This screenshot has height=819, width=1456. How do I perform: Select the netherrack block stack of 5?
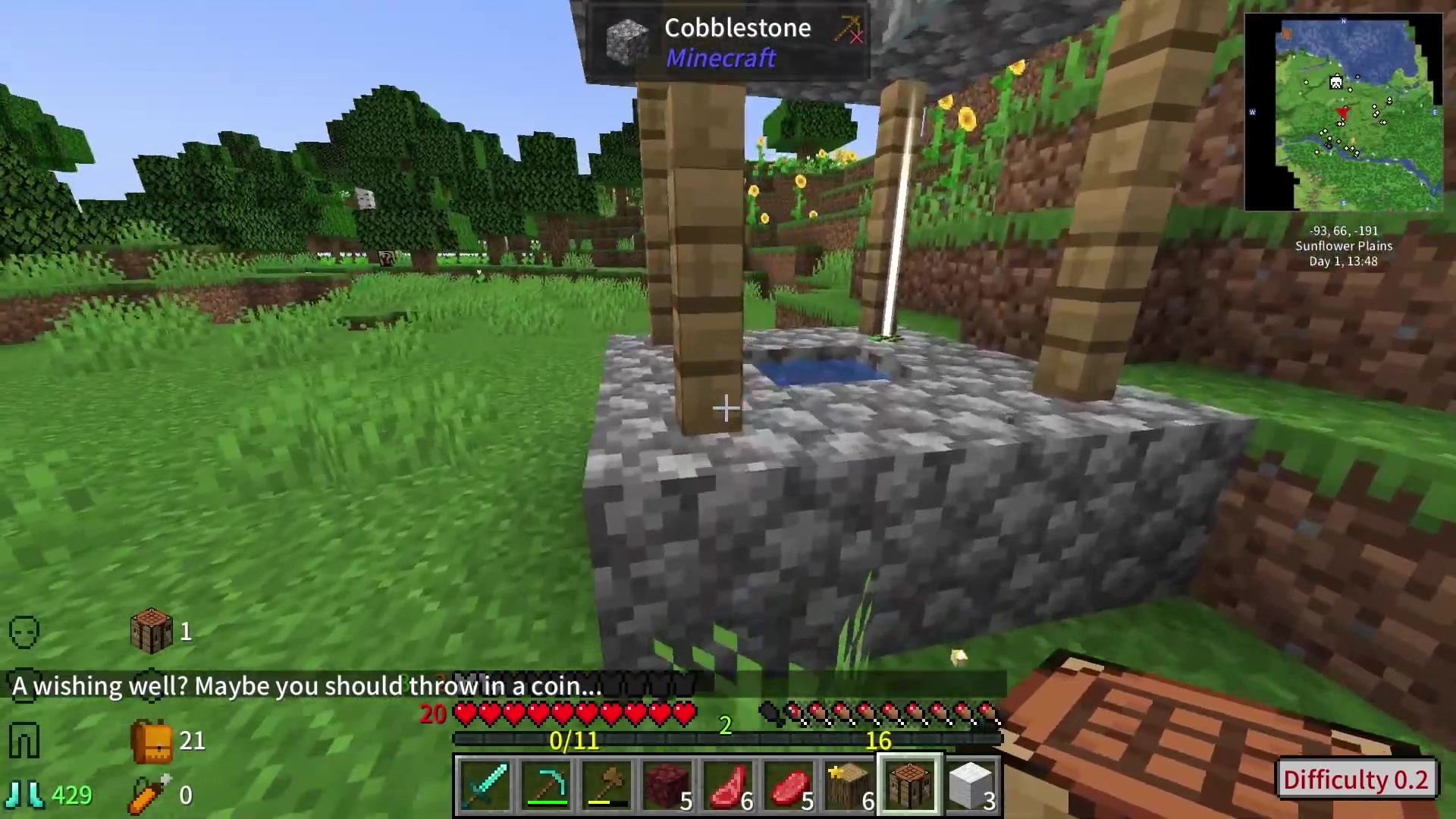pyautogui.click(x=667, y=784)
